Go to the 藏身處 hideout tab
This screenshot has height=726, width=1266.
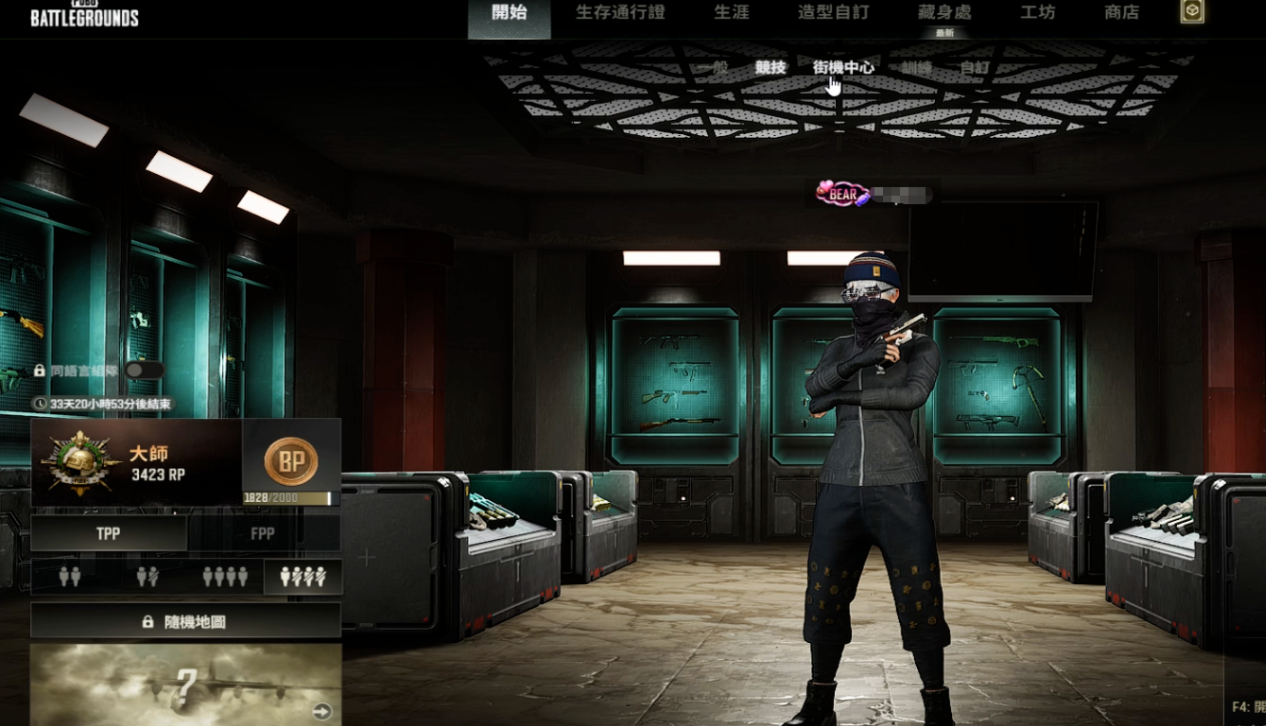click(944, 13)
